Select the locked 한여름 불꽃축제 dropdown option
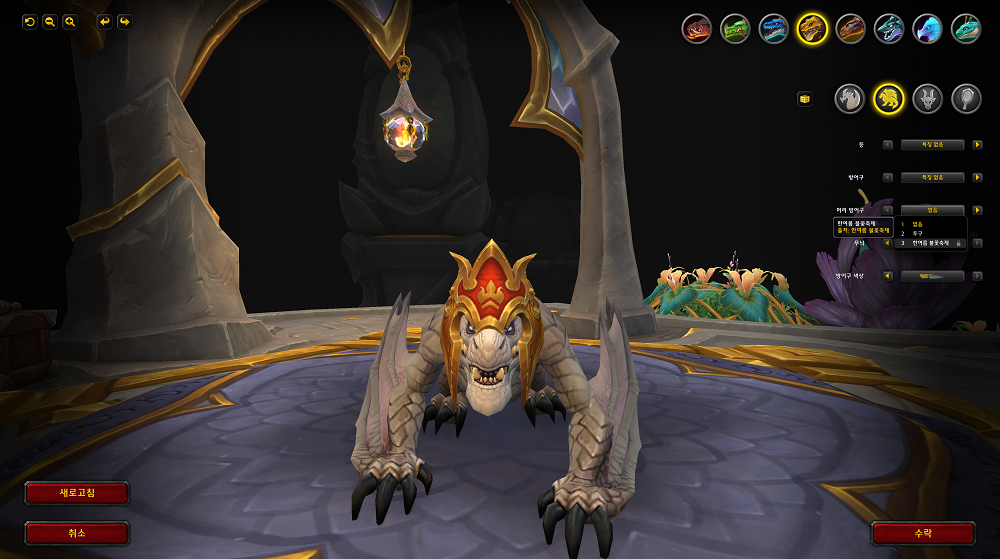1000x559 pixels. pos(930,243)
